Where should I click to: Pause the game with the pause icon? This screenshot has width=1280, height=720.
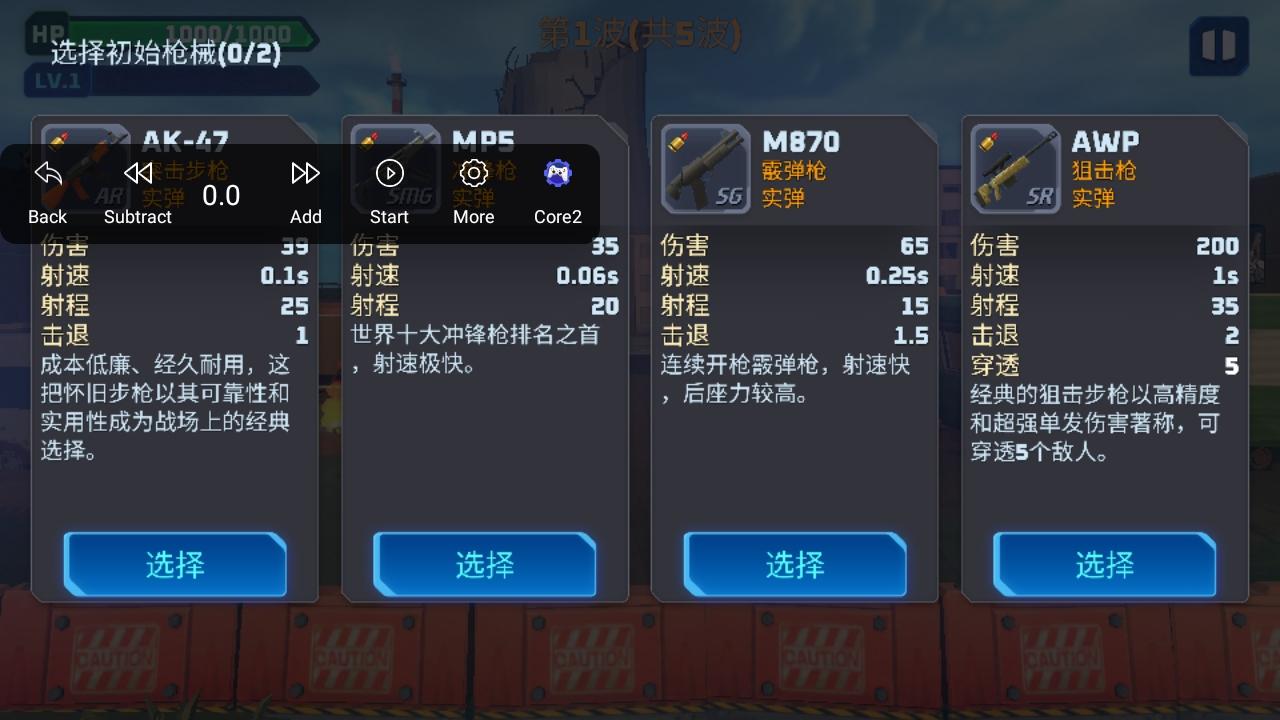point(1218,47)
